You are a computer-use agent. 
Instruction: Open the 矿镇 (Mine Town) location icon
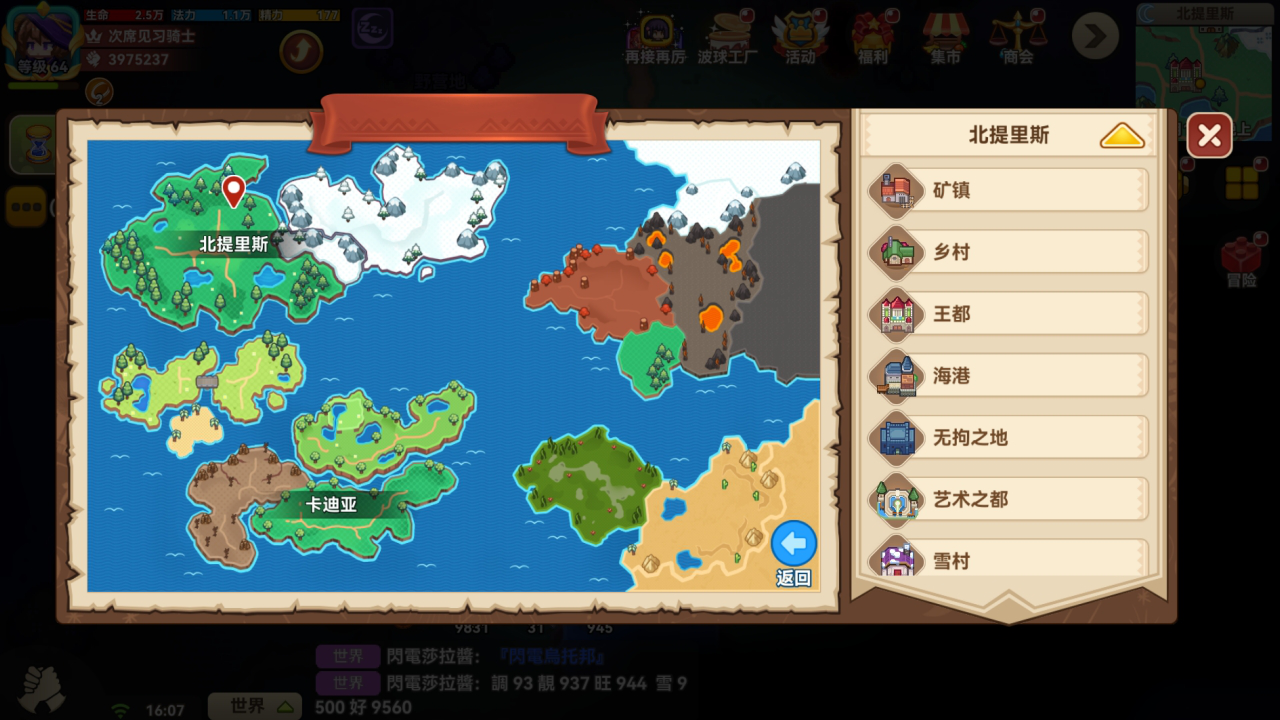click(x=898, y=189)
